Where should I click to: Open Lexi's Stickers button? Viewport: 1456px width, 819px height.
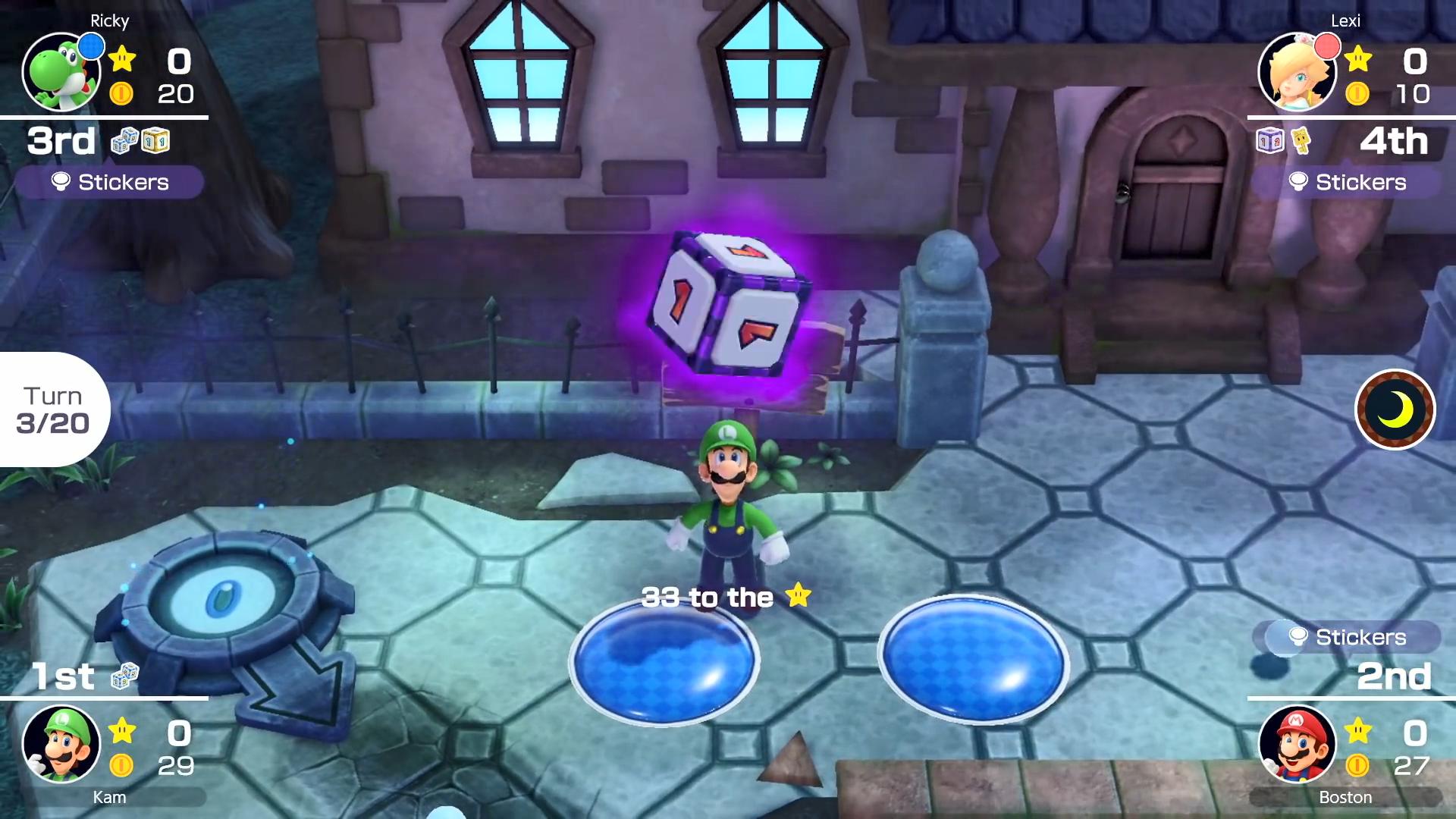click(1347, 182)
